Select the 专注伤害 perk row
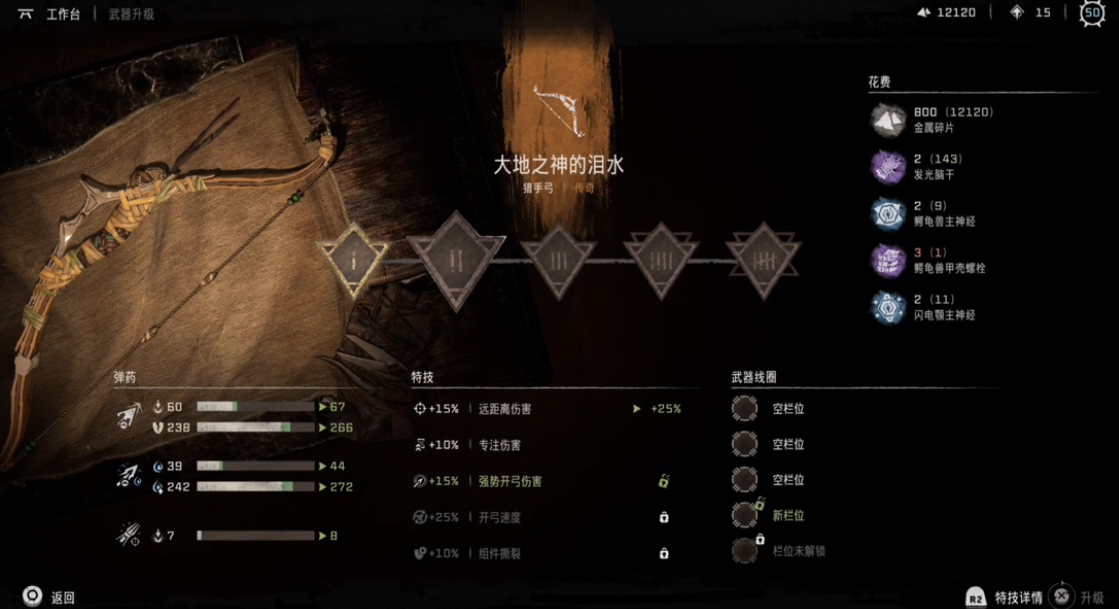 500,445
